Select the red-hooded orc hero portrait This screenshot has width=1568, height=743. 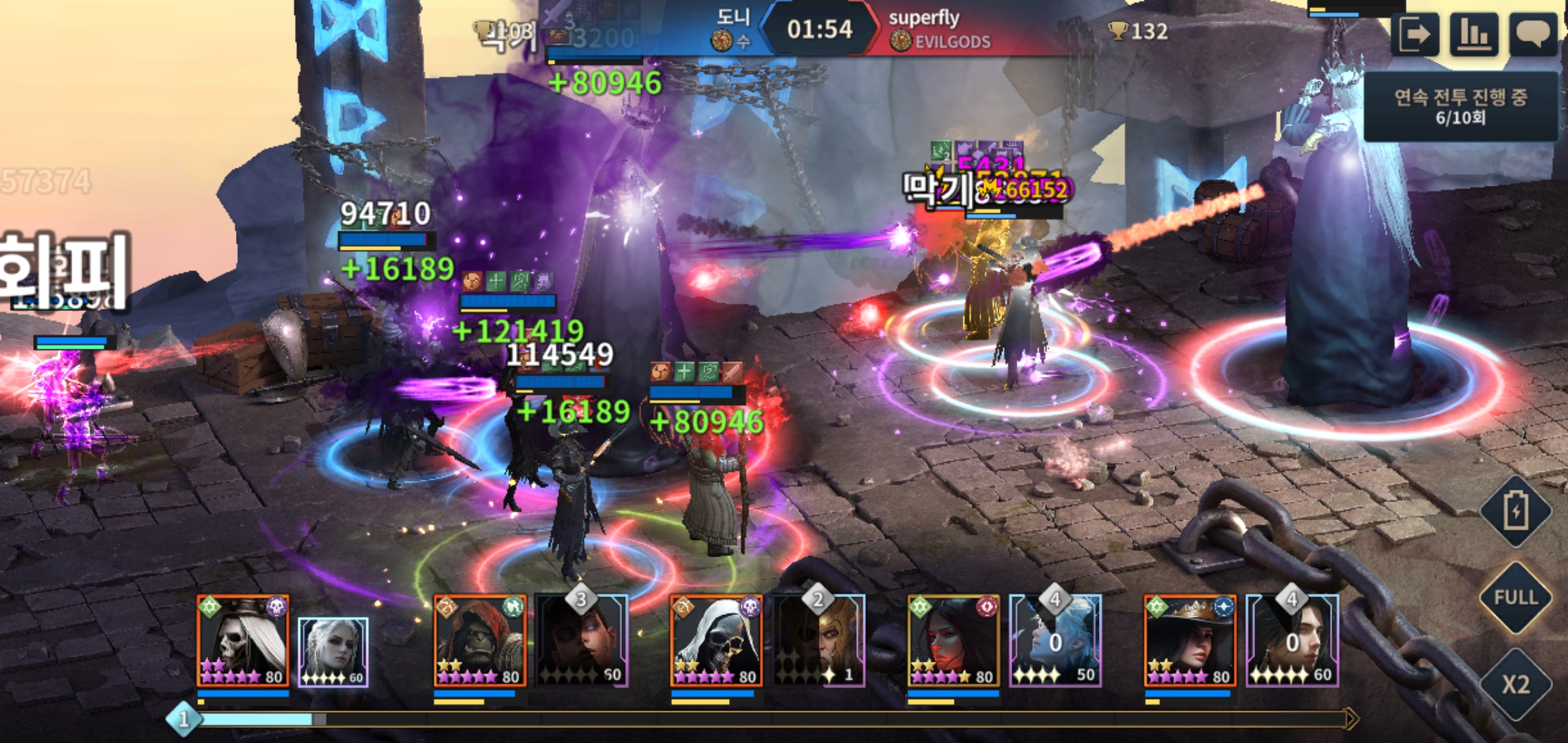[x=480, y=641]
